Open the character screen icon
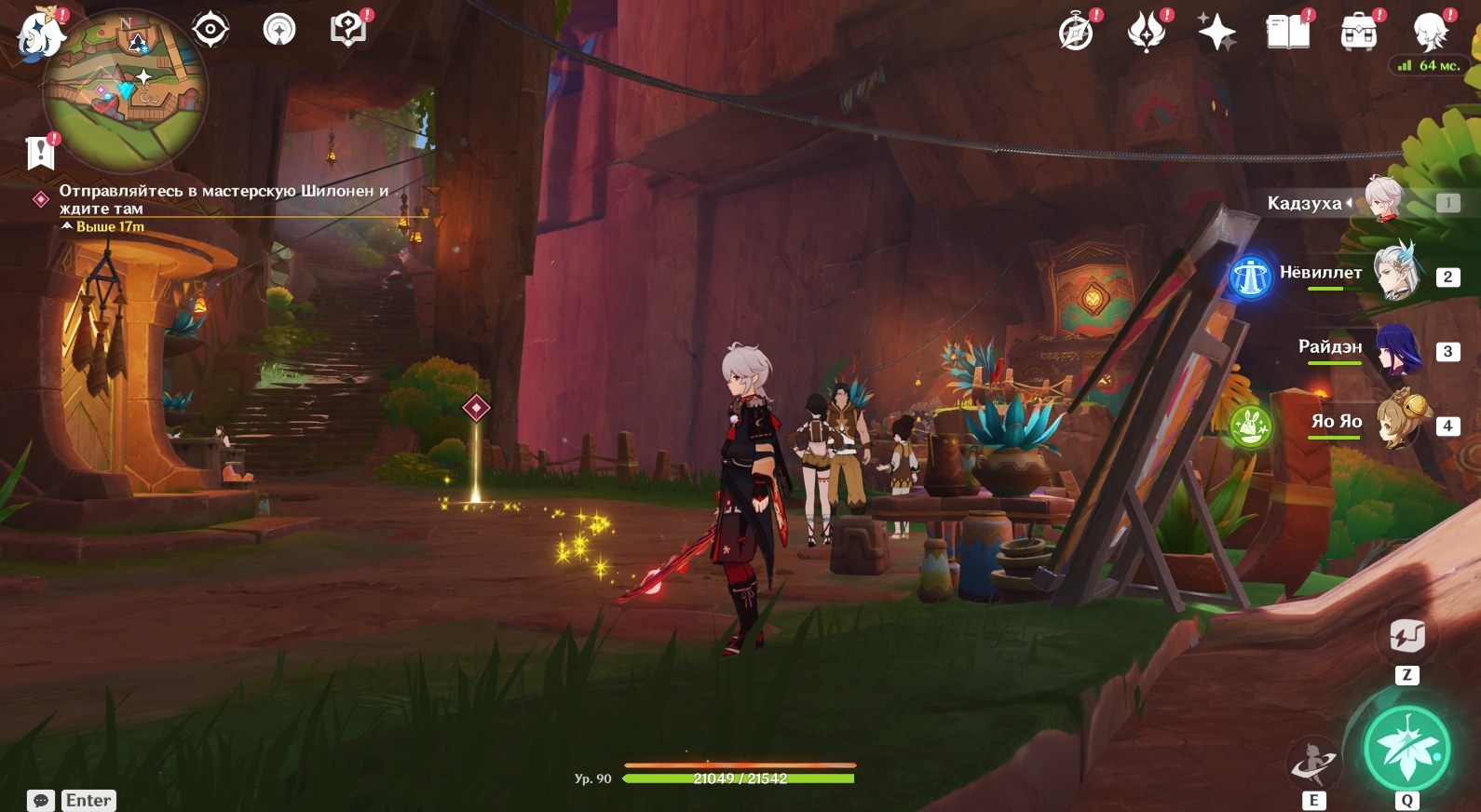1481x812 pixels. [1429, 33]
